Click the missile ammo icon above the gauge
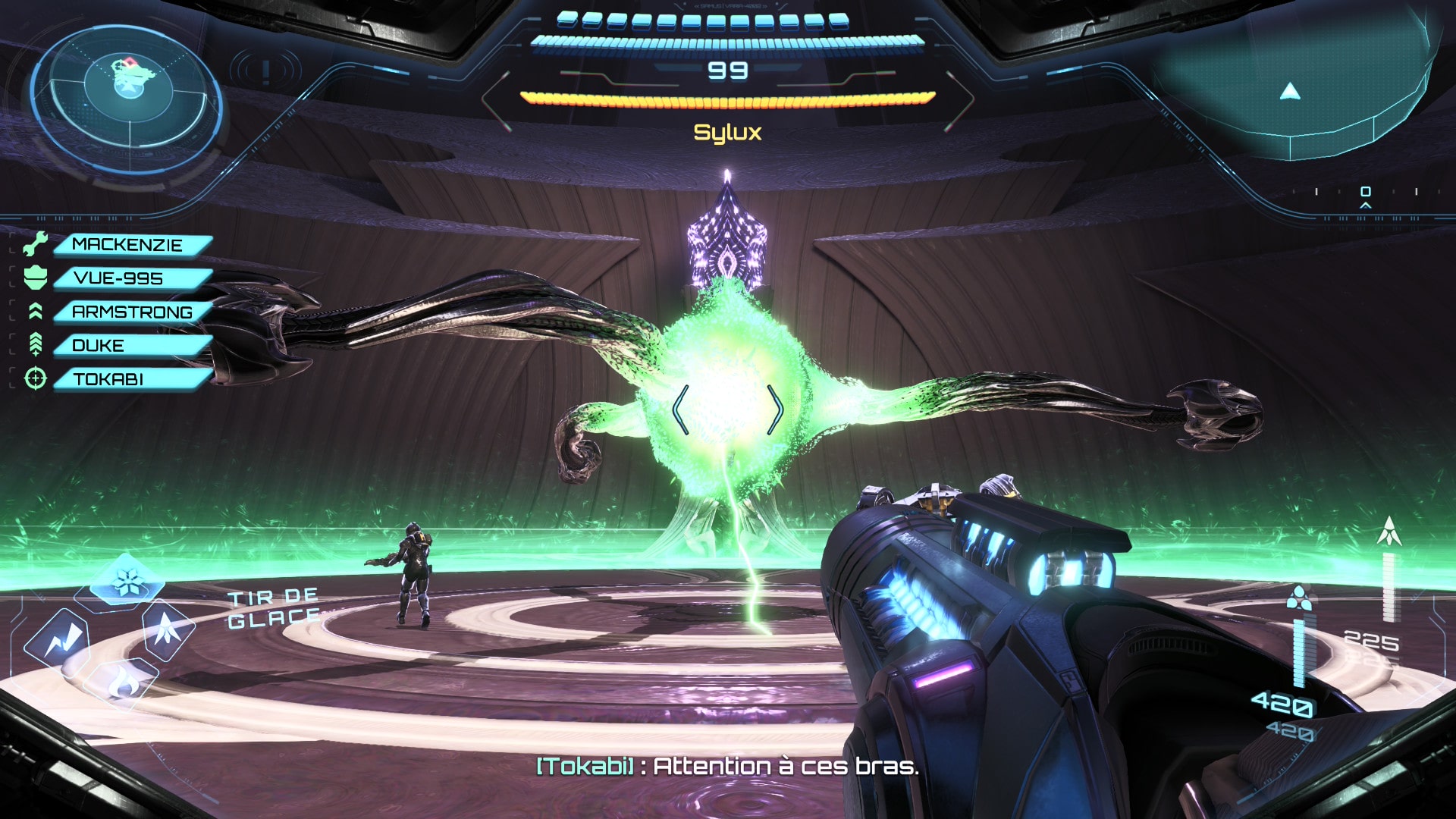Screen dimensions: 1456x819 [x=1389, y=531]
